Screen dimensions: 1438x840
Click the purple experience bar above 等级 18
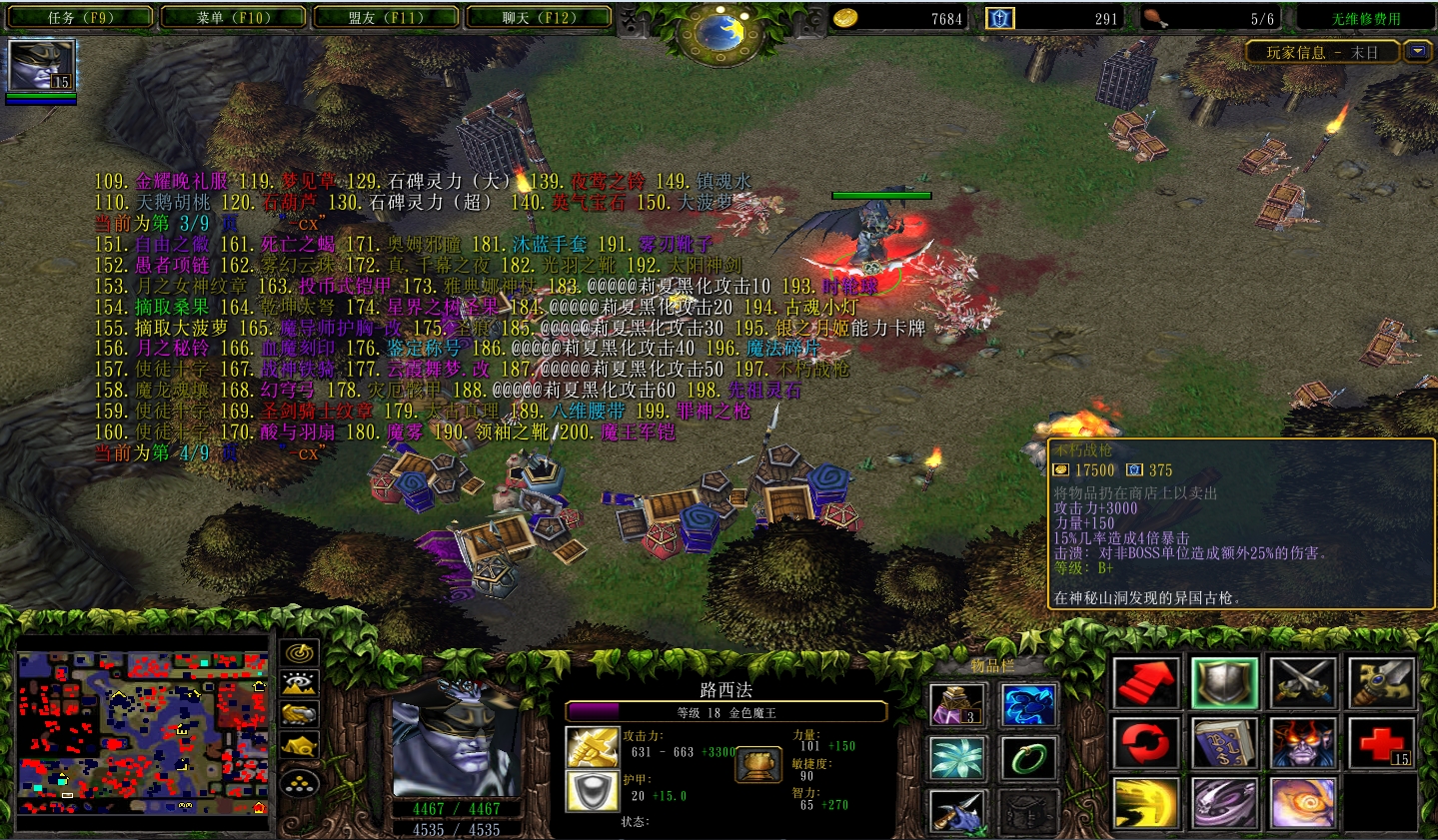click(726, 709)
